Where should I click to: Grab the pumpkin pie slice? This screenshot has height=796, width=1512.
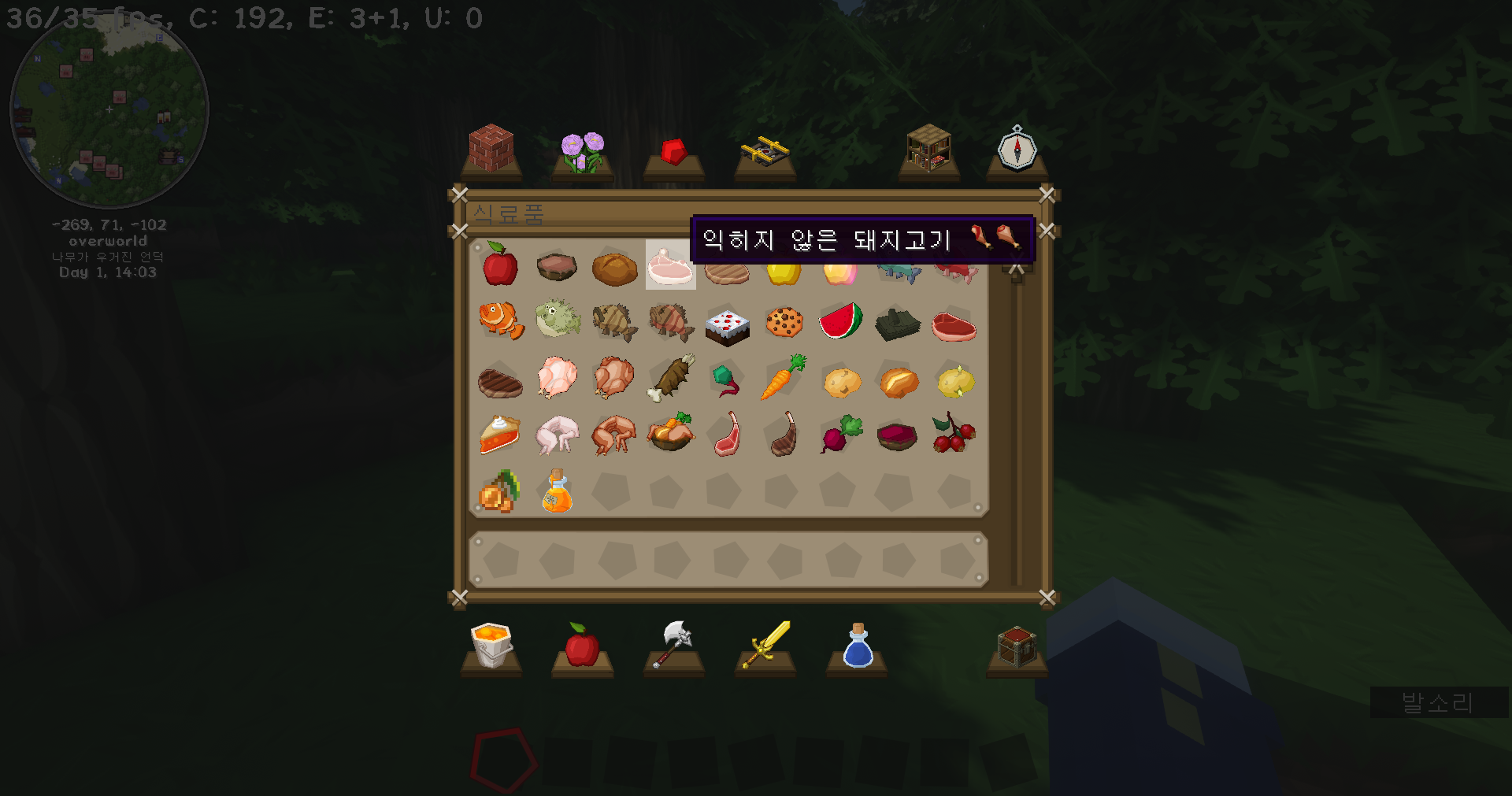click(x=500, y=435)
